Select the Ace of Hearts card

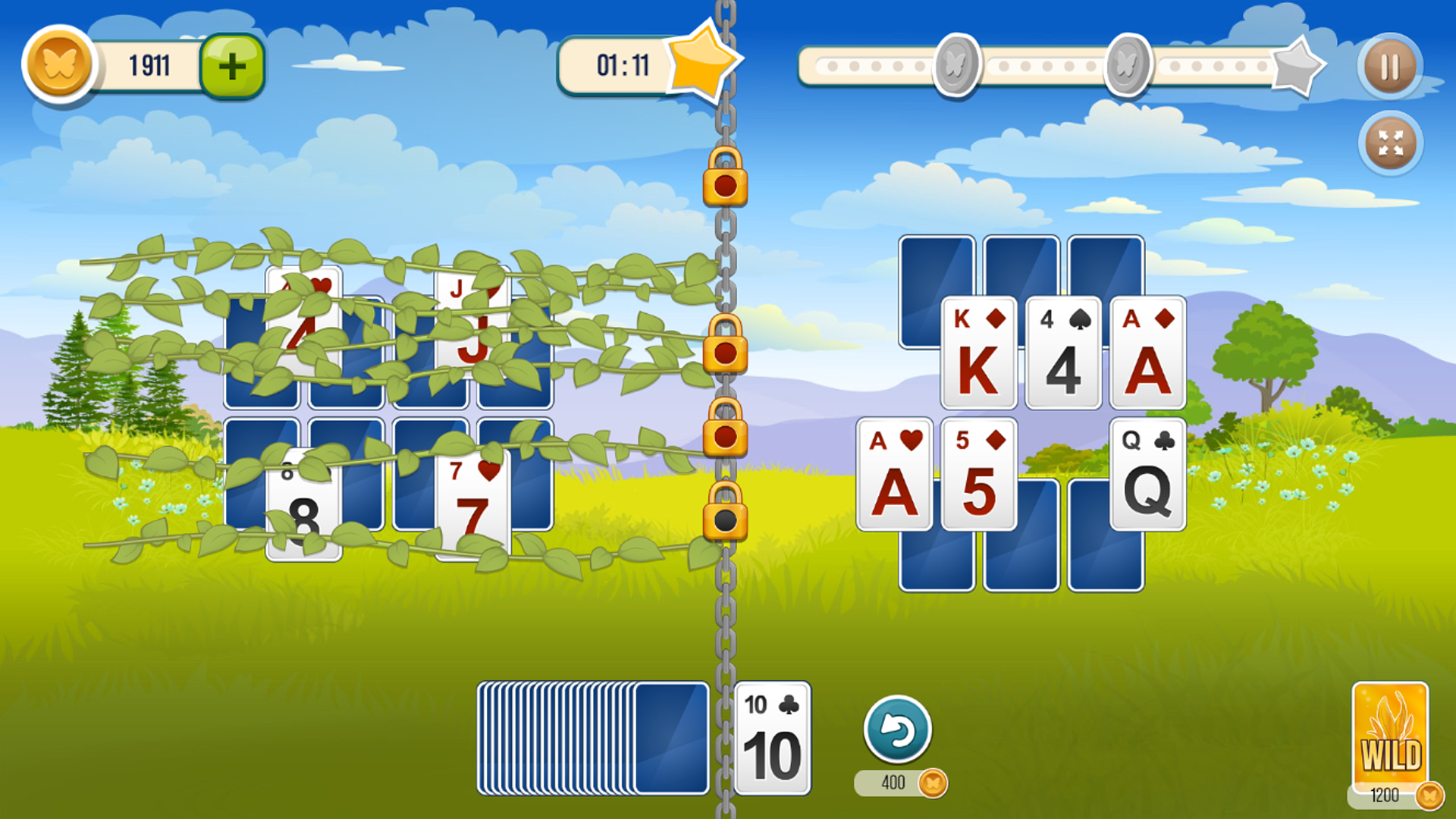(895, 474)
